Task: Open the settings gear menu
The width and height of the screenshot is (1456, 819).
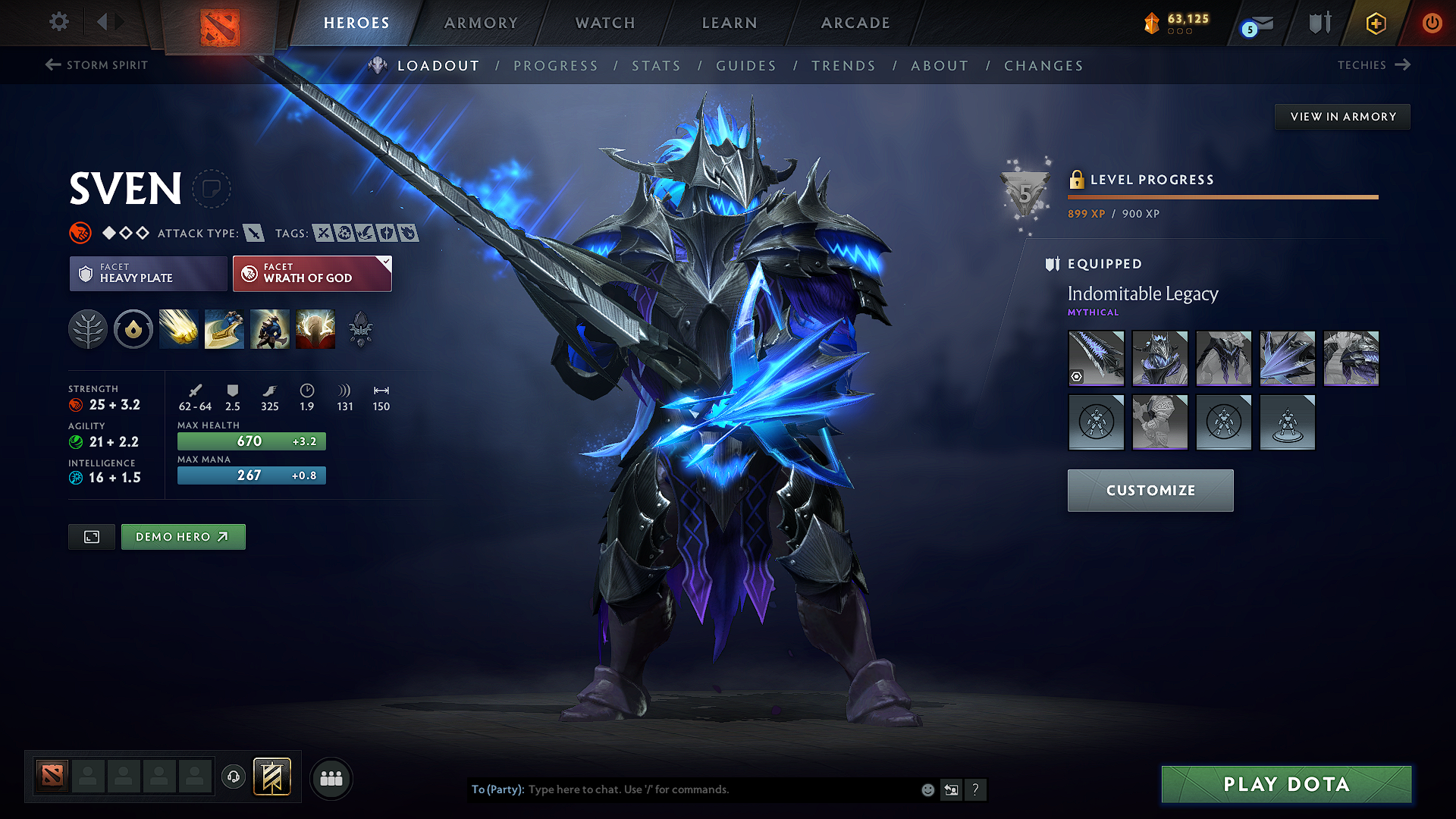Action: pos(59,22)
